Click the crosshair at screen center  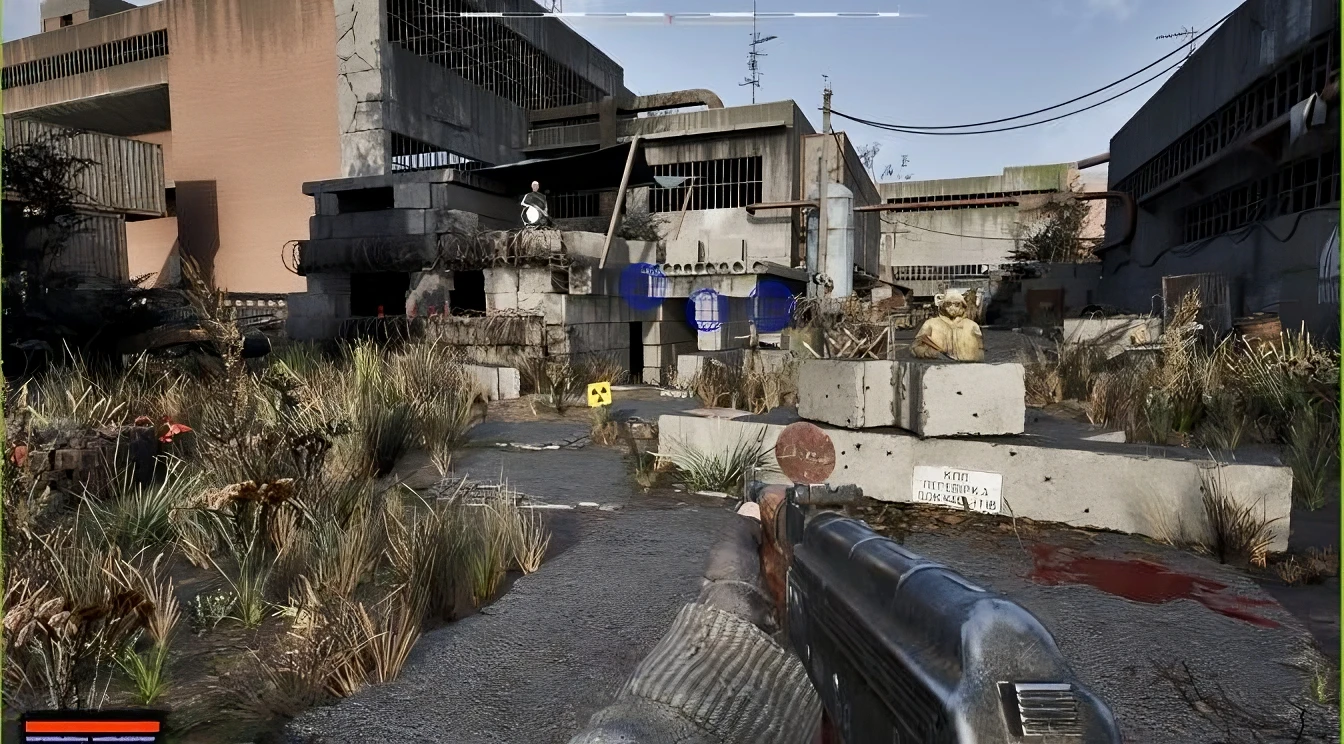point(672,372)
